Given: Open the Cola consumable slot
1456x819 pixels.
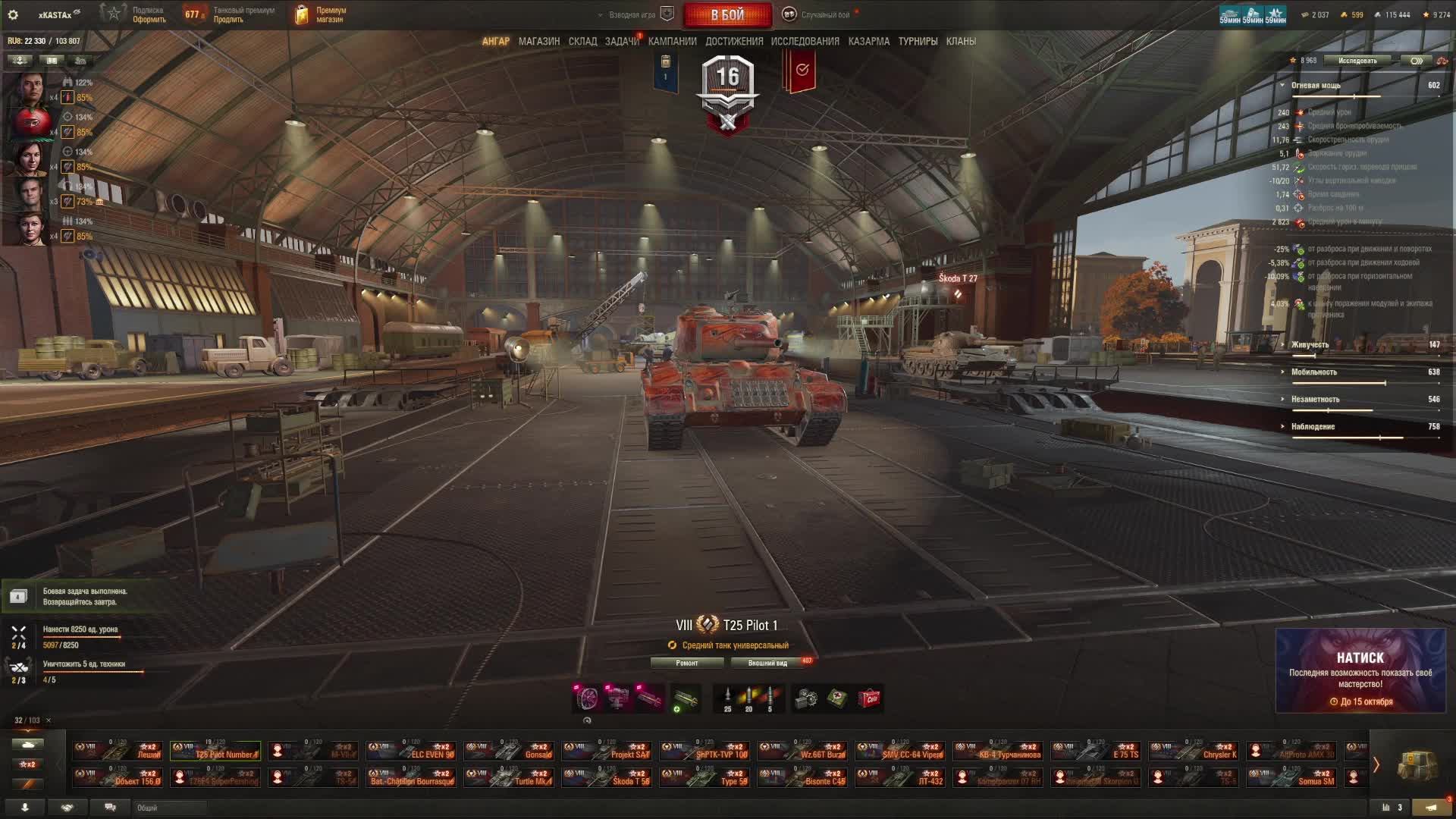Looking at the screenshot, I should (869, 698).
